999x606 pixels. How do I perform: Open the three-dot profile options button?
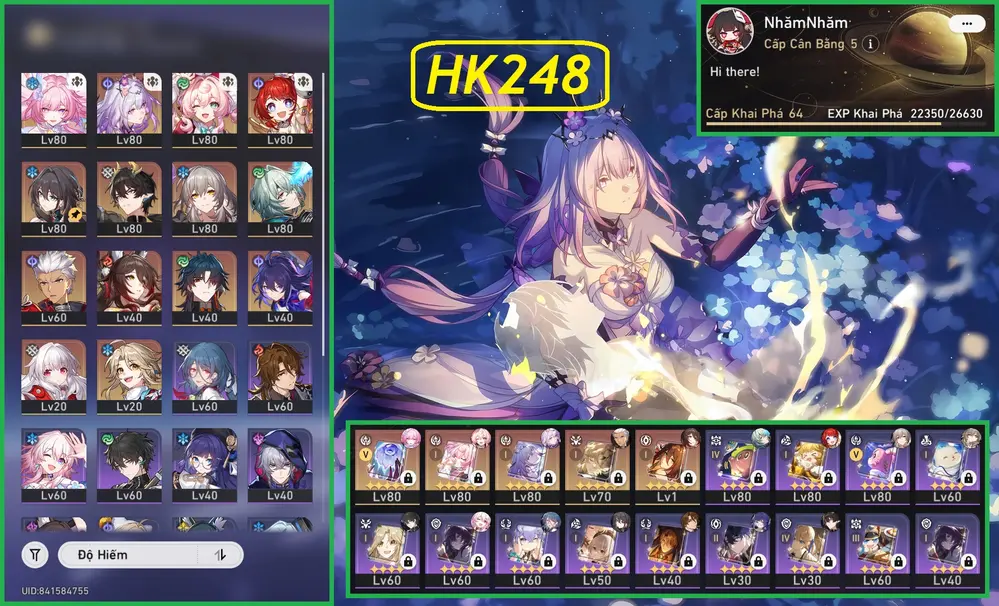pyautogui.click(x=966, y=23)
